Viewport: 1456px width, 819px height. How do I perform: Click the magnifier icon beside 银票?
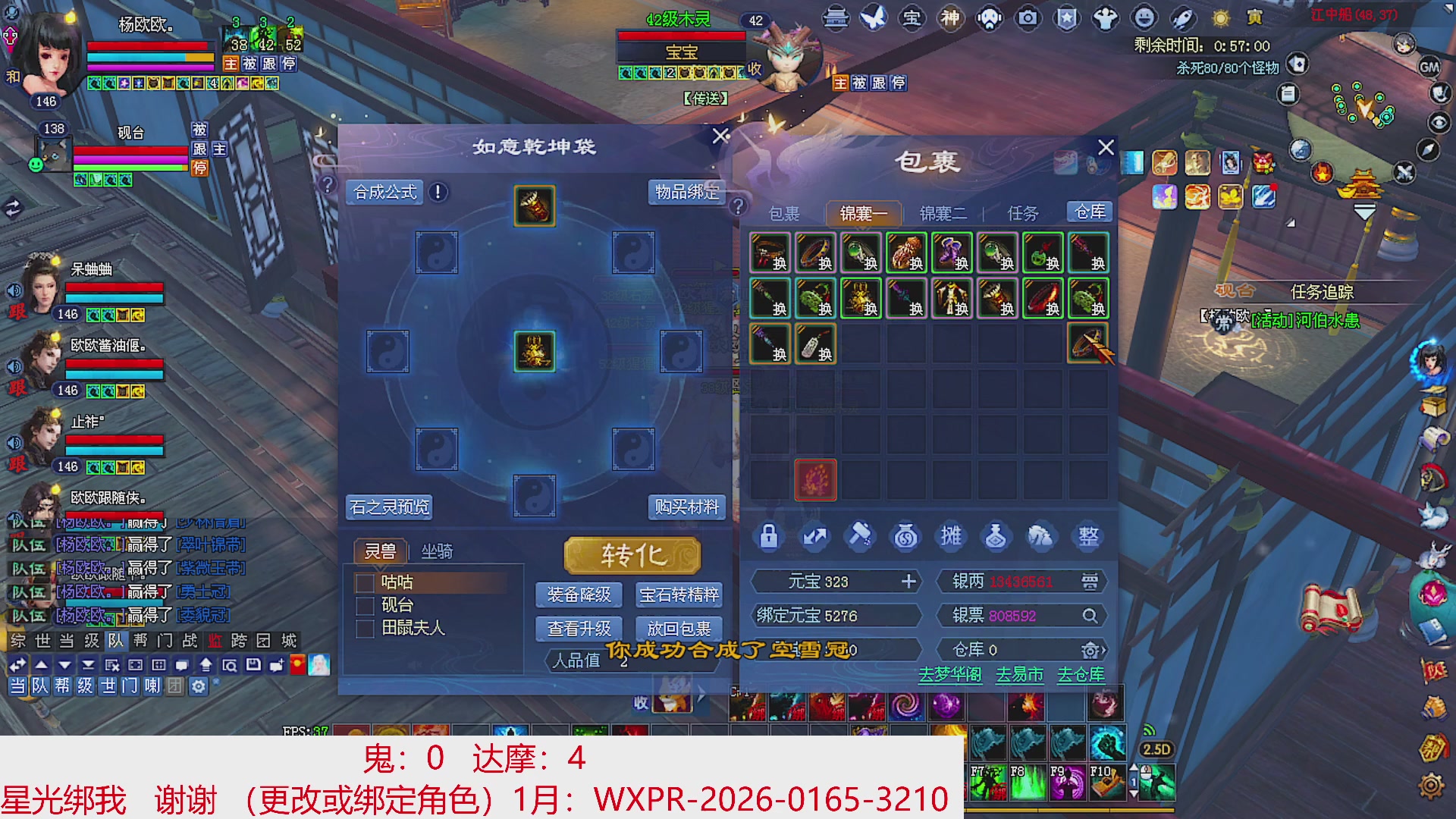(x=1090, y=616)
